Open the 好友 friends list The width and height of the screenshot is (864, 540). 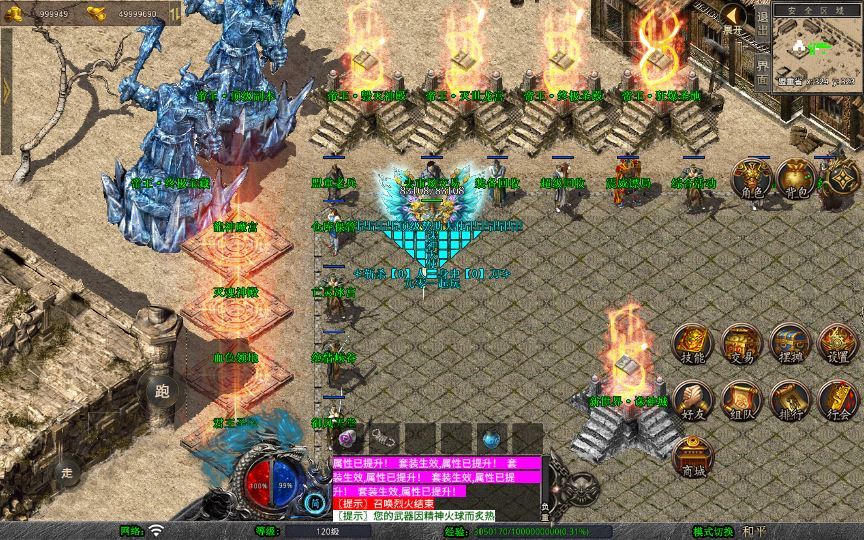692,400
